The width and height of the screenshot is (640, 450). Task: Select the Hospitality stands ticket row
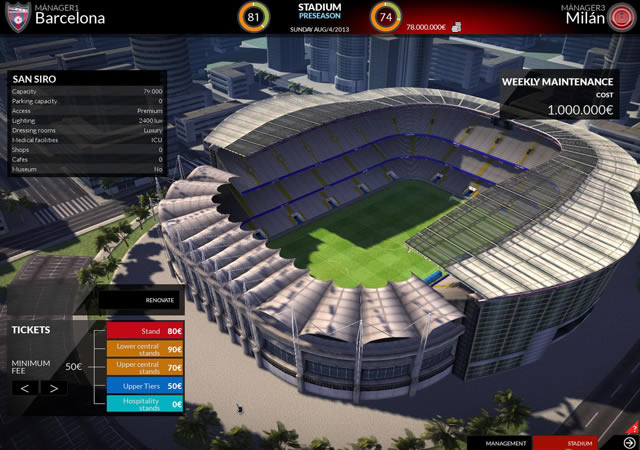tap(146, 404)
